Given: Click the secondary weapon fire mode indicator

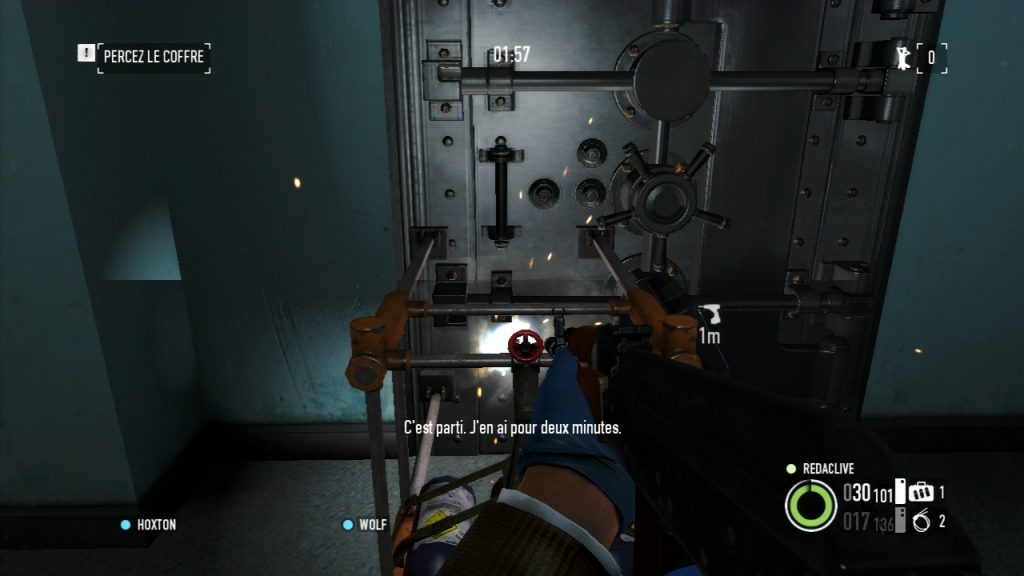Looking at the screenshot, I should point(901,520).
